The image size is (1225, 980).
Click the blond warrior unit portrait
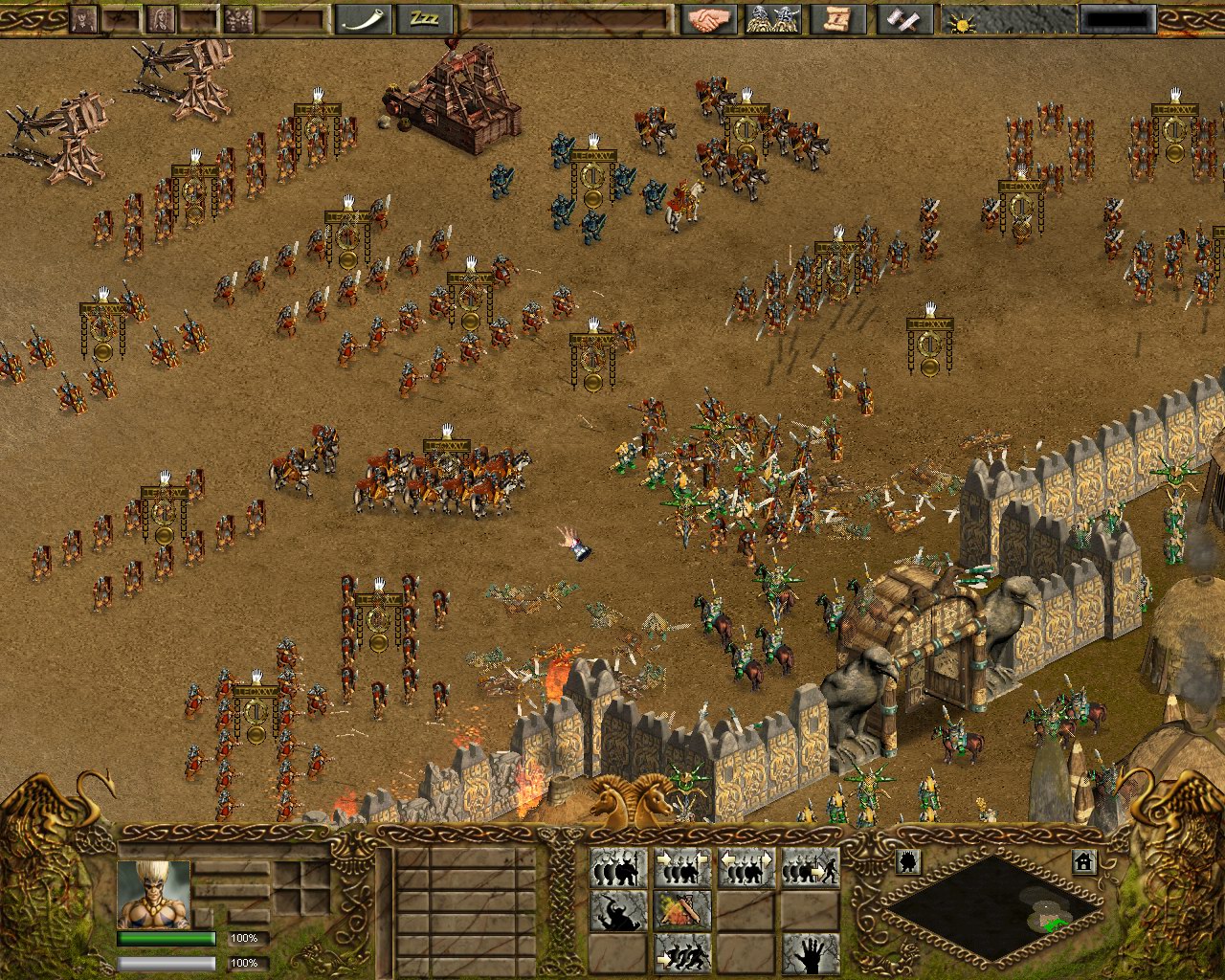[154, 894]
